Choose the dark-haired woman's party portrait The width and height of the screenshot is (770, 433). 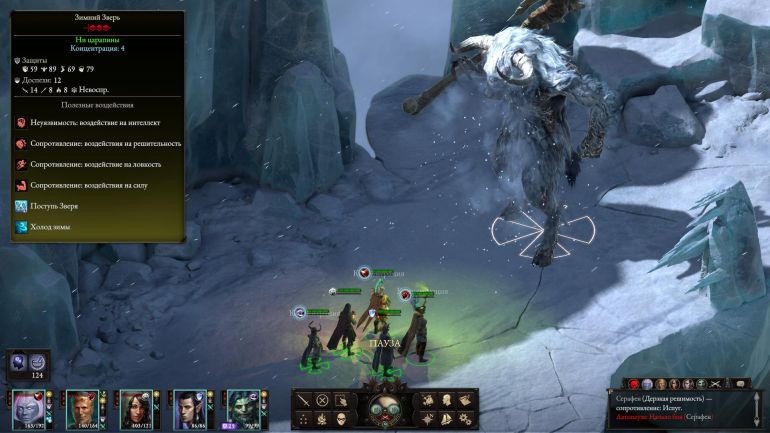(x=135, y=408)
